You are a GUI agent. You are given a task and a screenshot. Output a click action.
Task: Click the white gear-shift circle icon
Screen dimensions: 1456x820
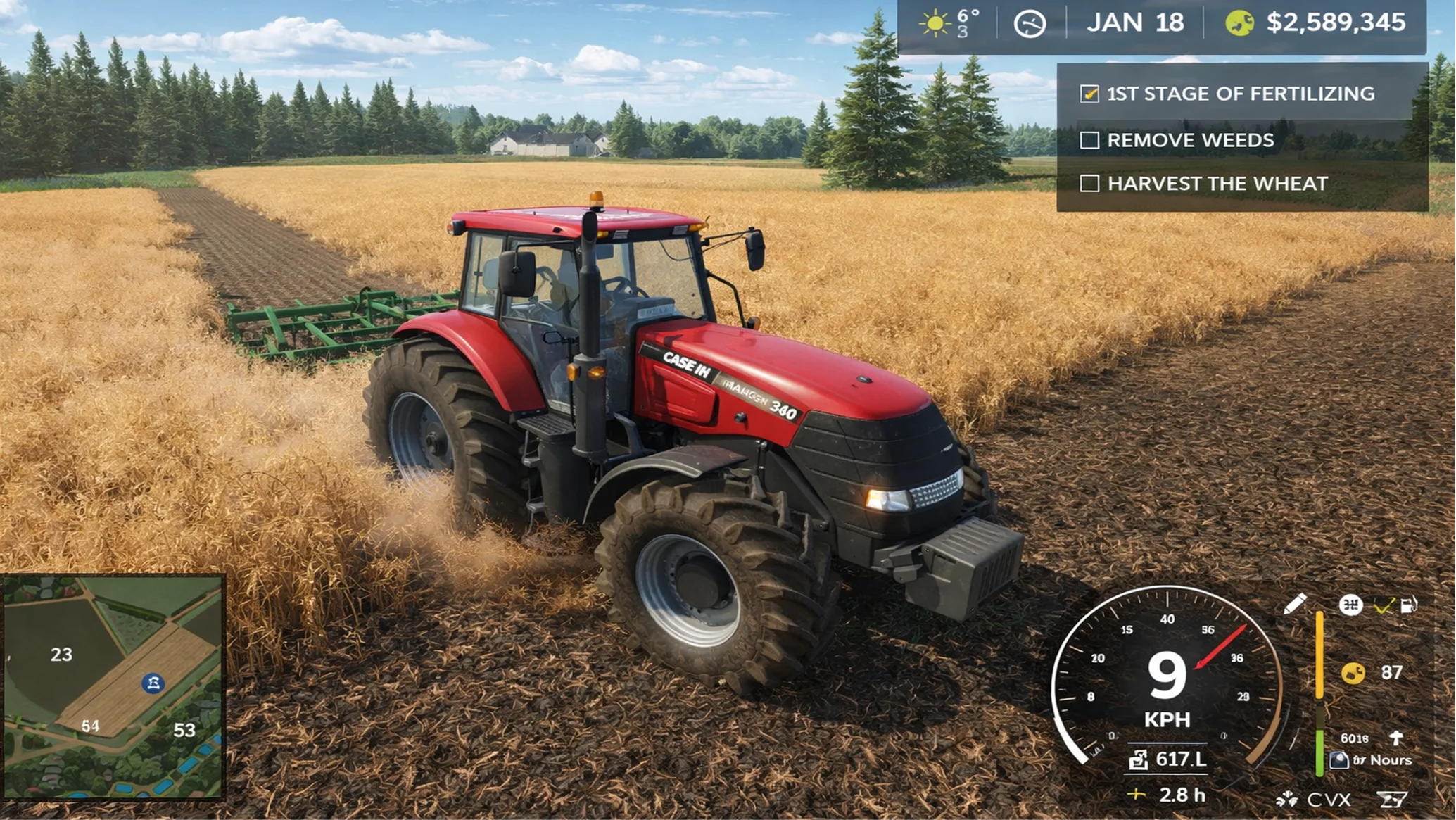[1350, 605]
